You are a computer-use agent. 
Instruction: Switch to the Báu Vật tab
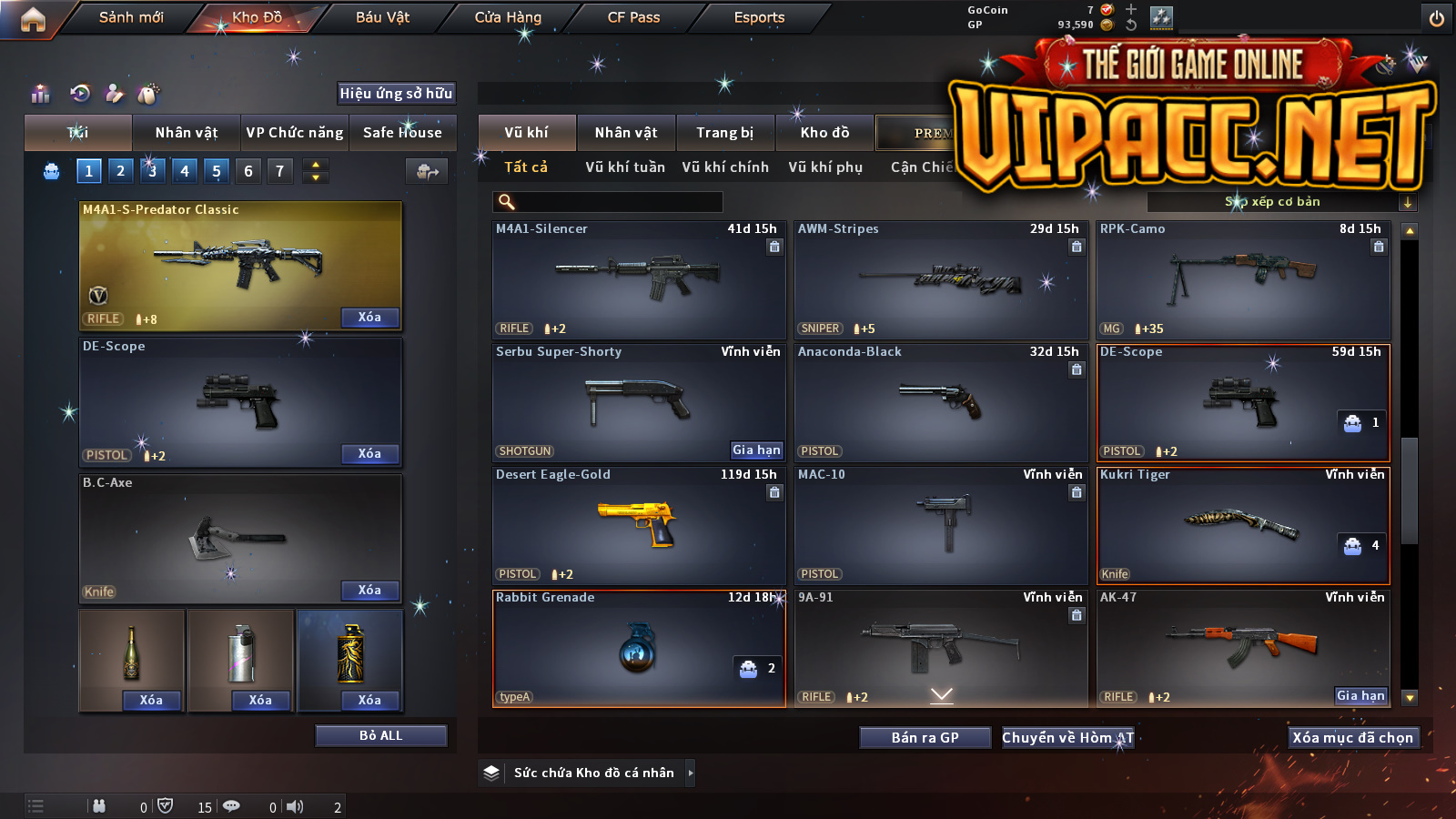(382, 17)
